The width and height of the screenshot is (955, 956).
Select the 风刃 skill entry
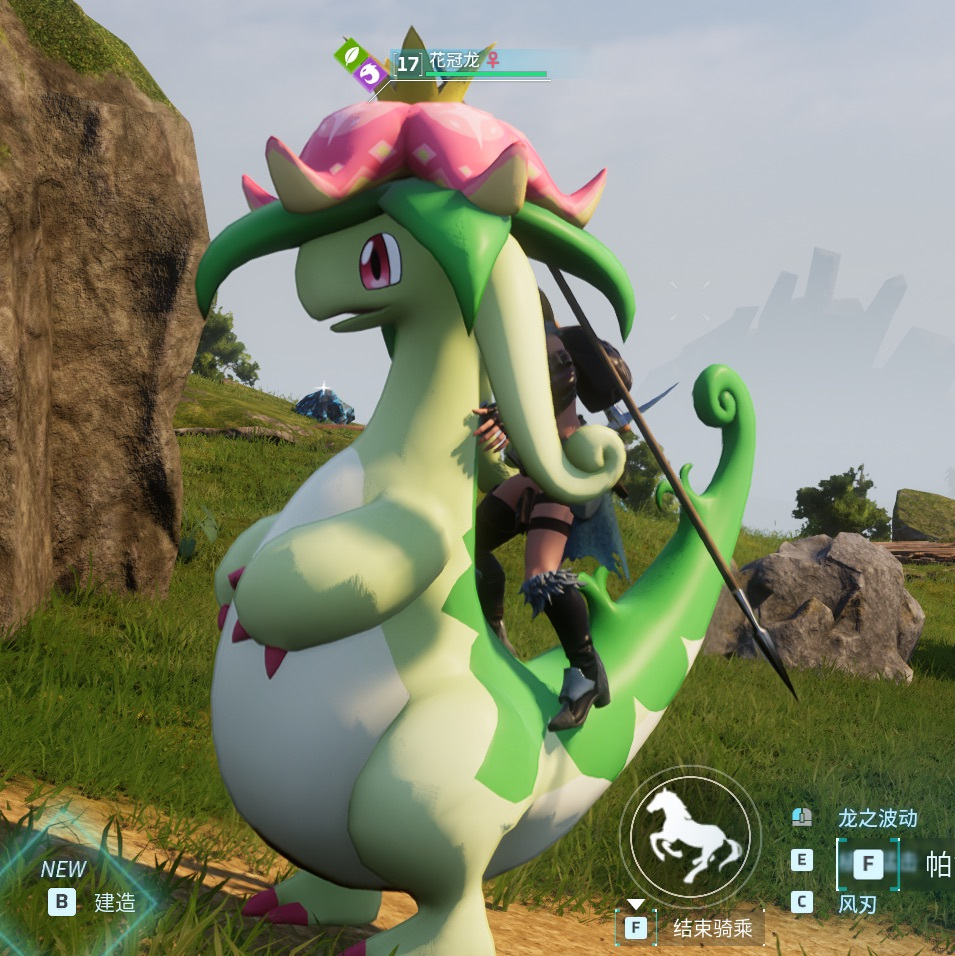tap(857, 904)
